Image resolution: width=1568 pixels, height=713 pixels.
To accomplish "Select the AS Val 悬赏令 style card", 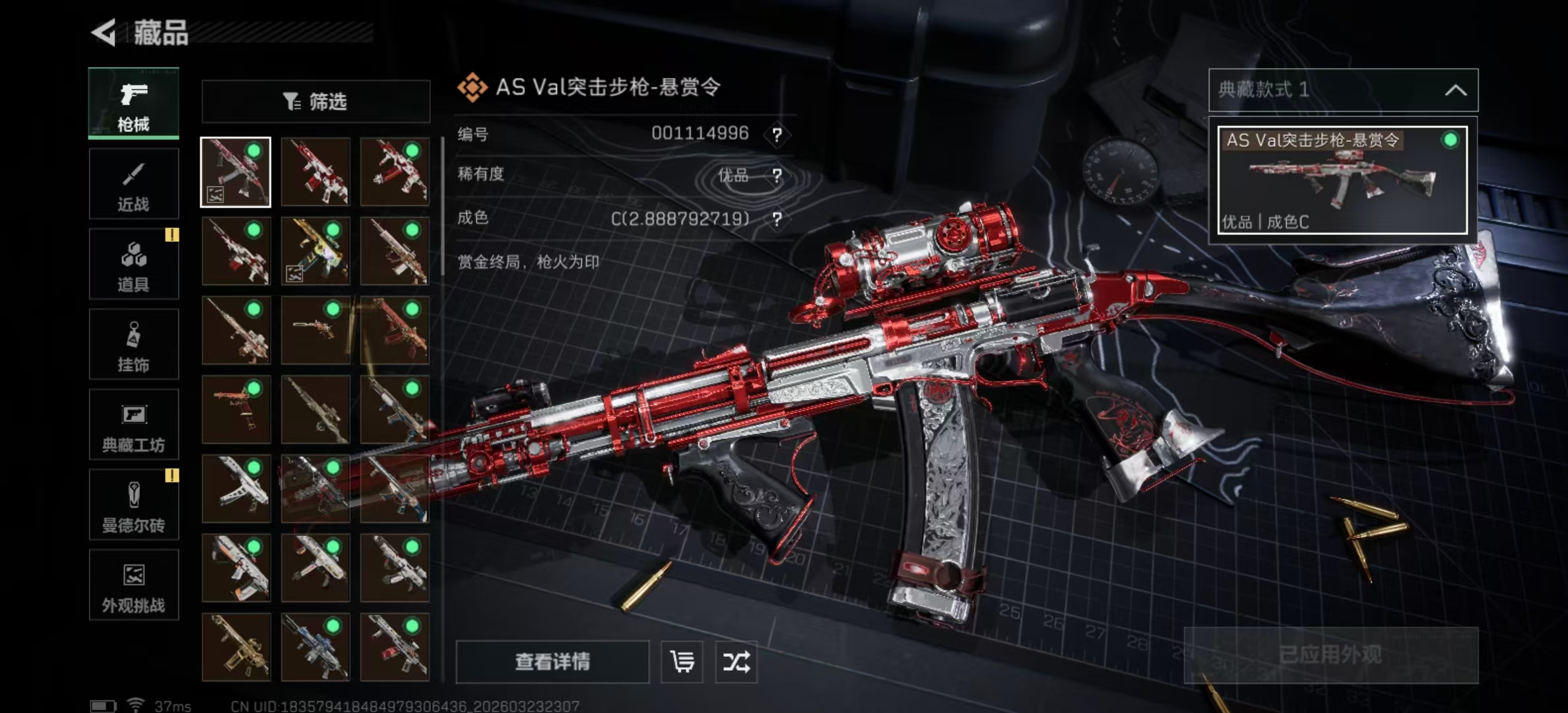I will [1342, 180].
